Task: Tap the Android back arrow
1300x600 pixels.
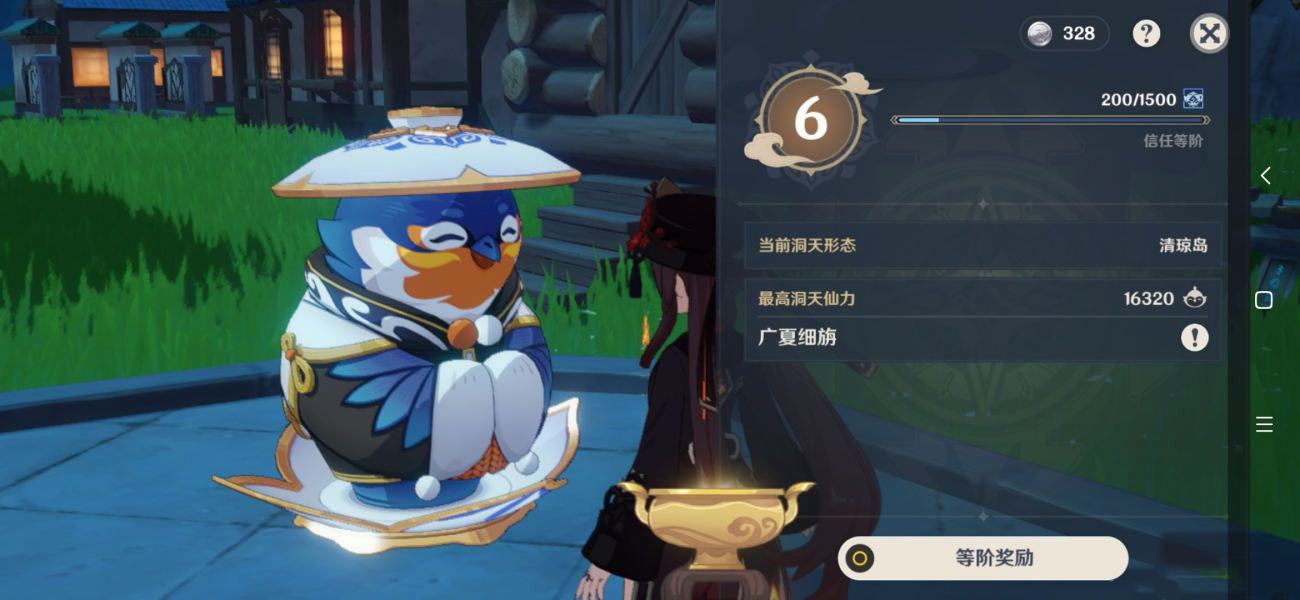Action: [x=1265, y=176]
